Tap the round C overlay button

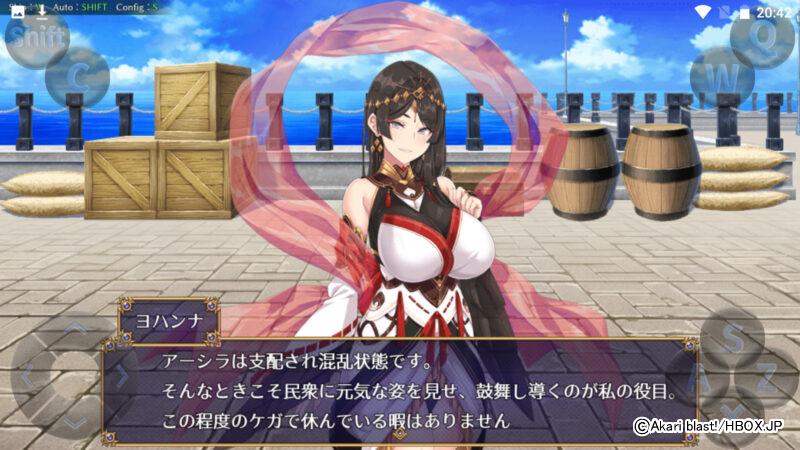click(x=77, y=76)
